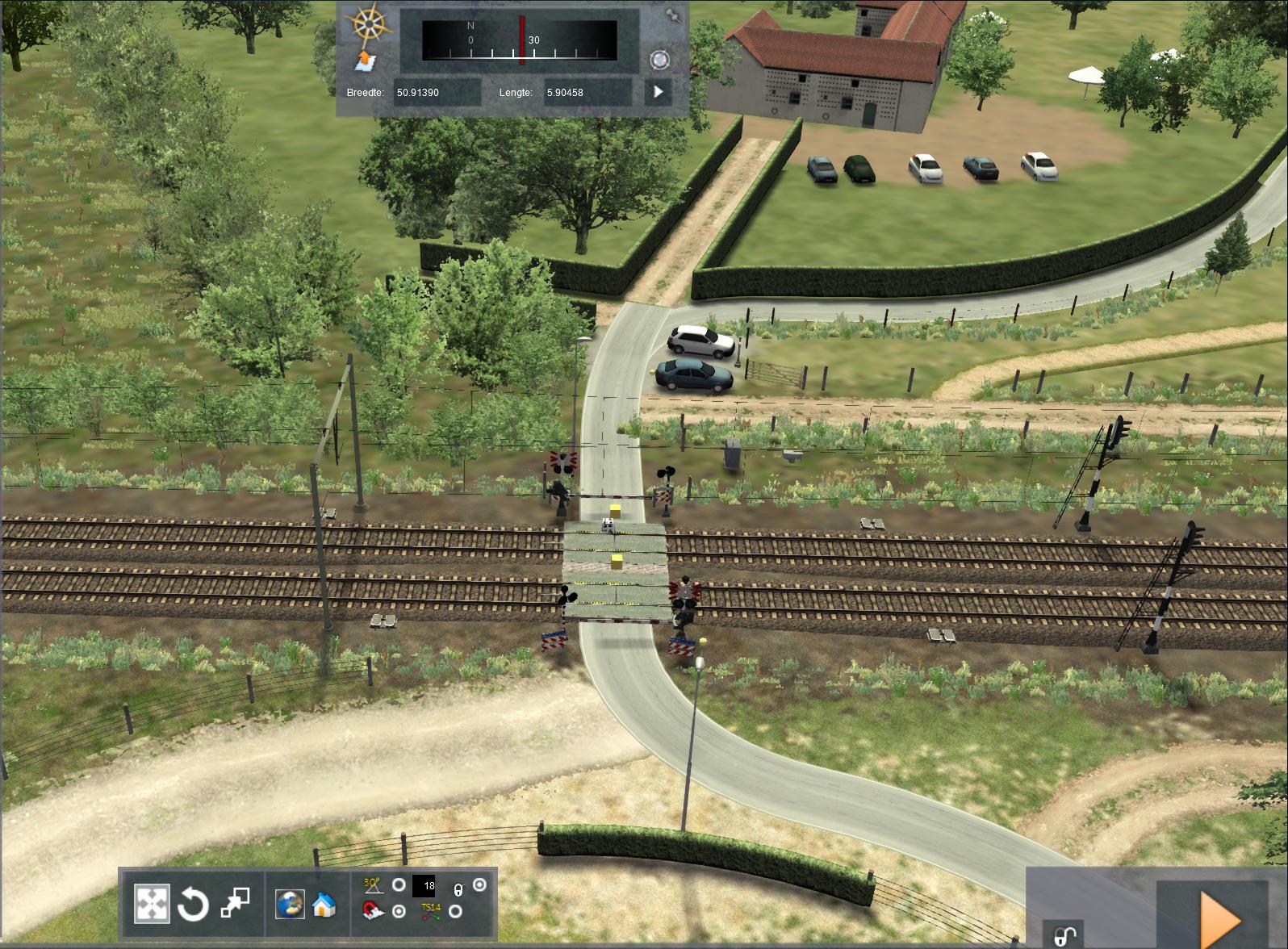Image resolution: width=1288 pixels, height=949 pixels.
Task: Toggle the magnet snap option
Action: click(x=399, y=911)
